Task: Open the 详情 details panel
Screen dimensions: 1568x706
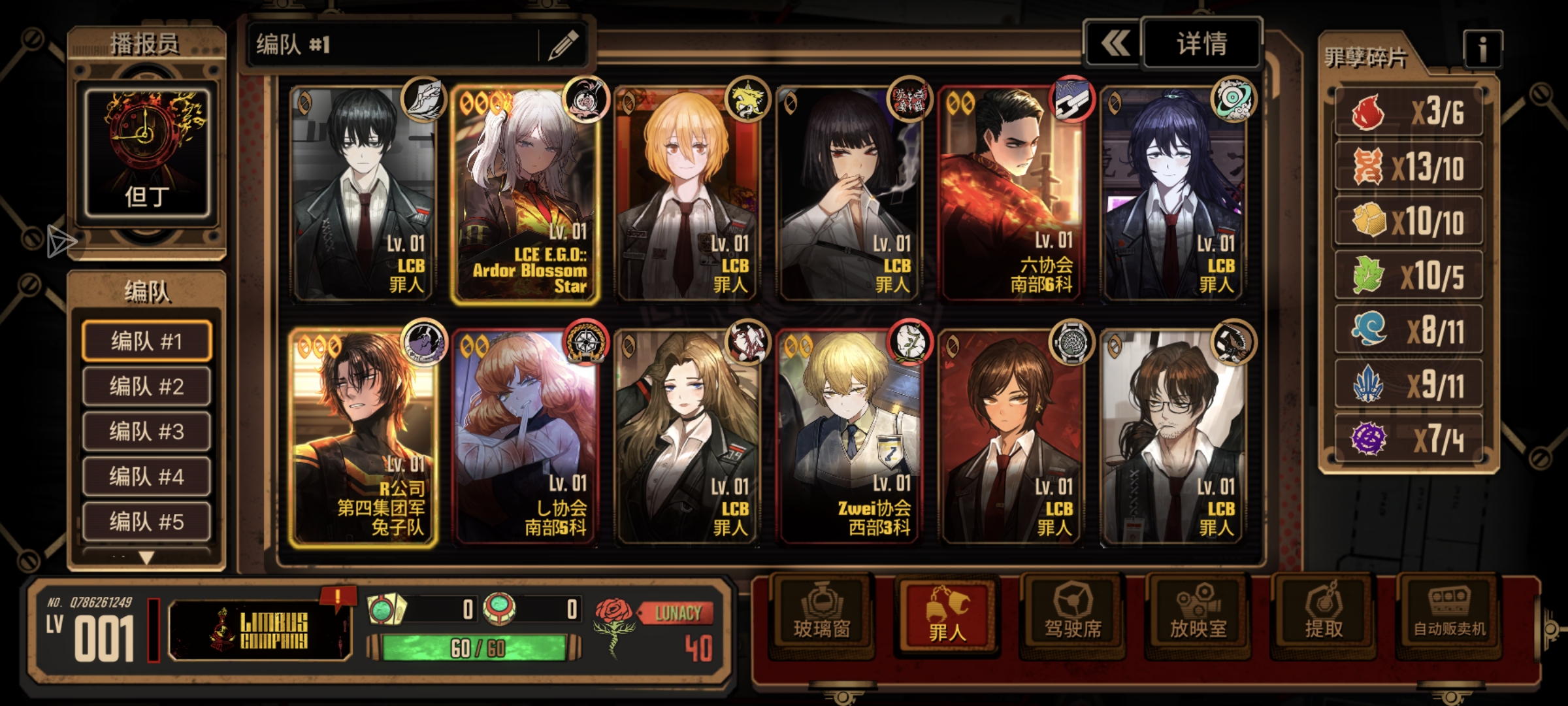Action: [1201, 44]
